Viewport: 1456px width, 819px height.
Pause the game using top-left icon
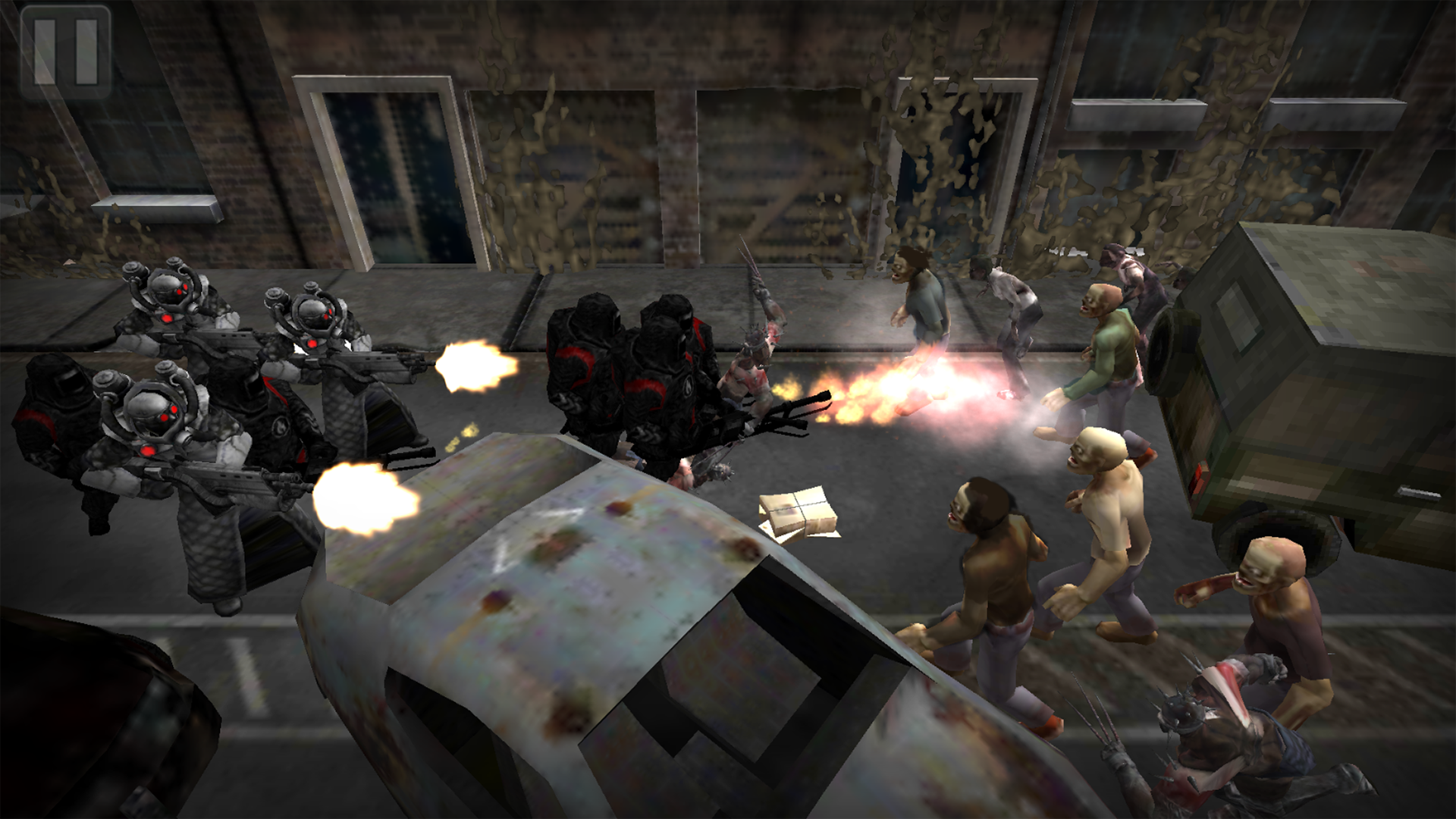click(x=64, y=49)
